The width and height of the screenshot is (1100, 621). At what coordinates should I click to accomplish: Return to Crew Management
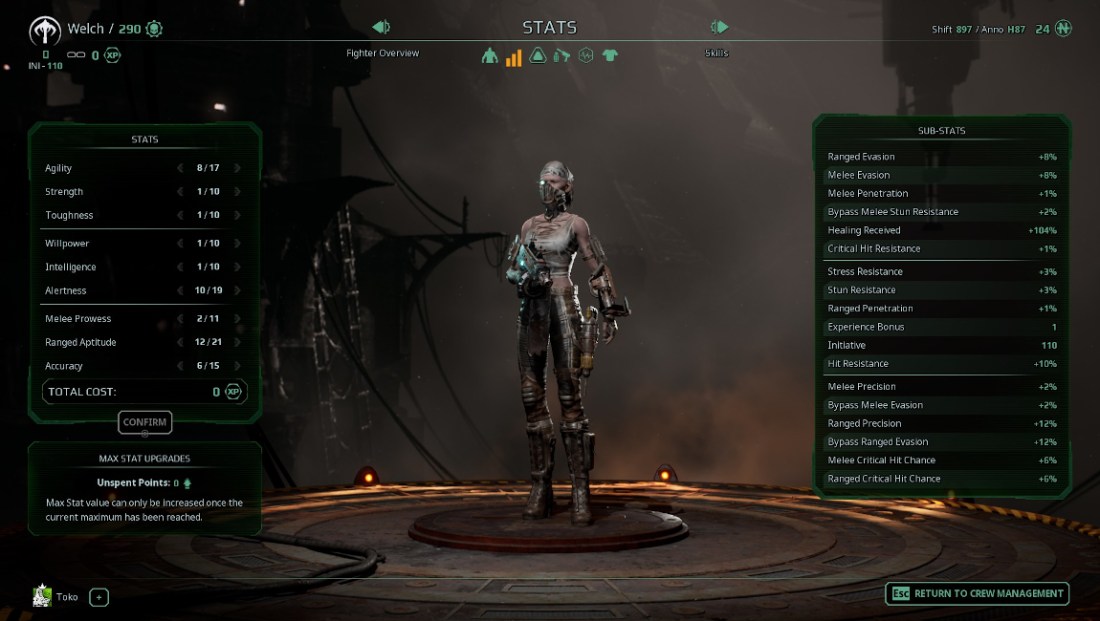pyautogui.click(x=977, y=594)
